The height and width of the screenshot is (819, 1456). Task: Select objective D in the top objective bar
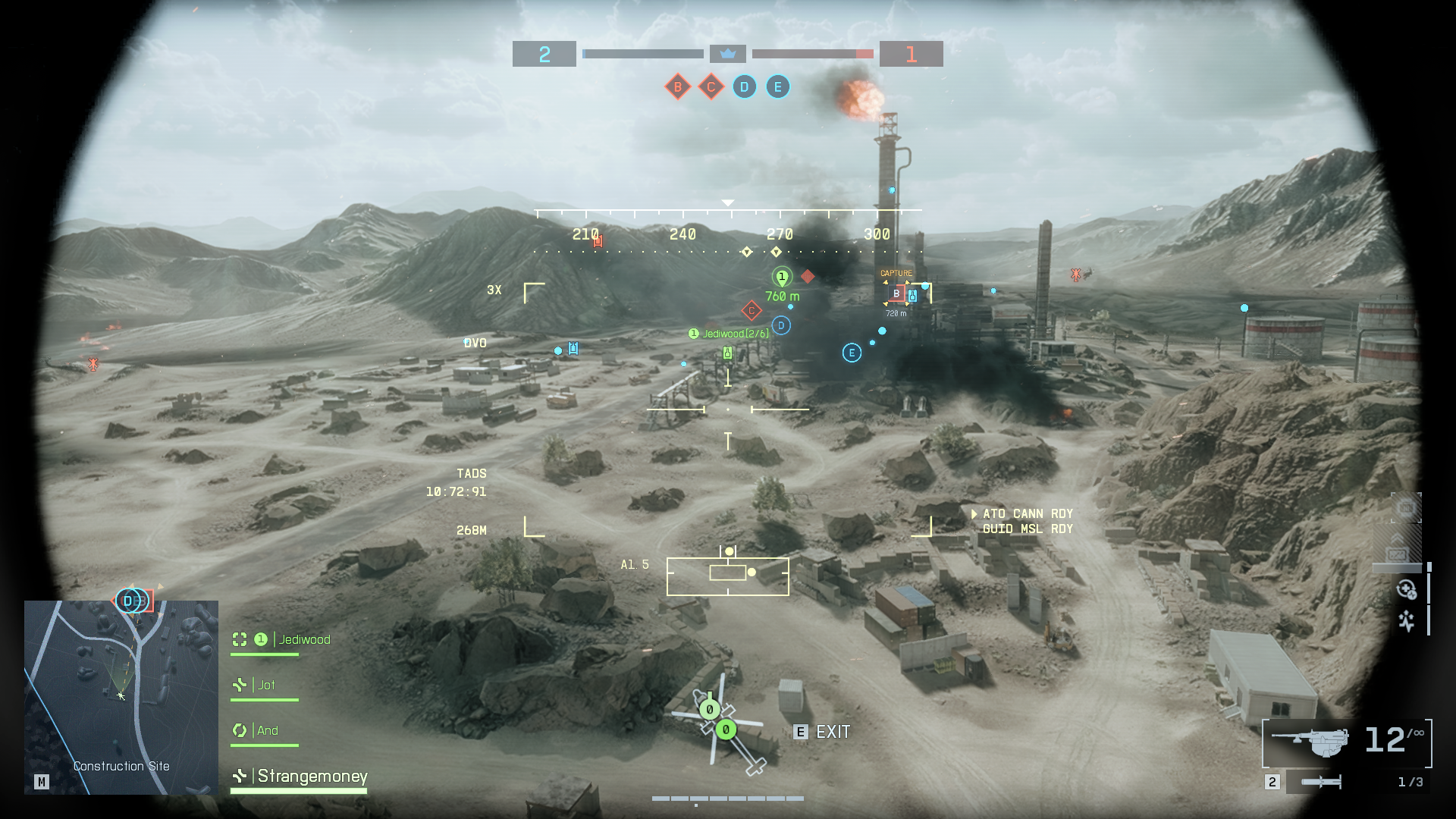(744, 87)
